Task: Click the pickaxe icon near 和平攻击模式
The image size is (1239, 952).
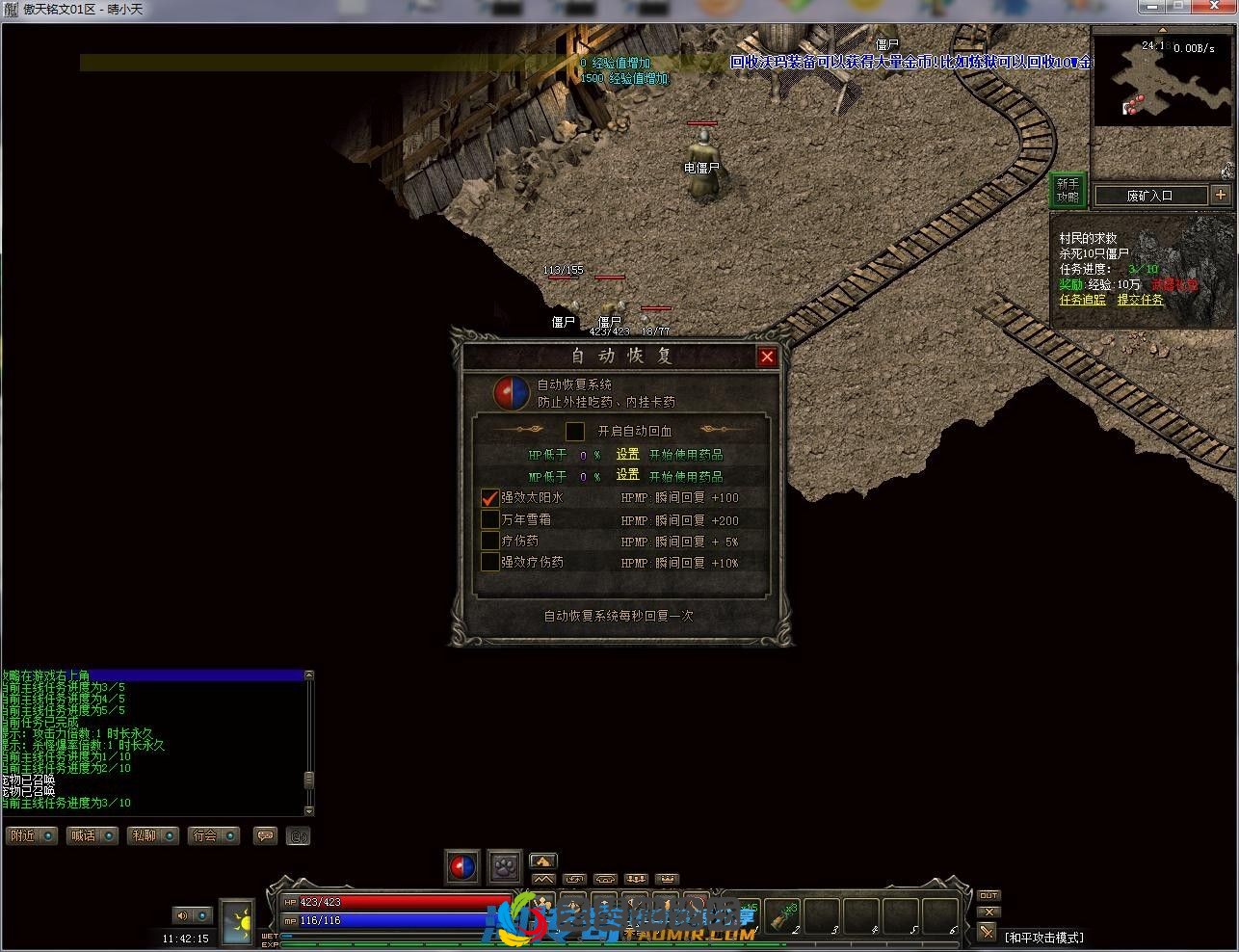Action: click(987, 931)
